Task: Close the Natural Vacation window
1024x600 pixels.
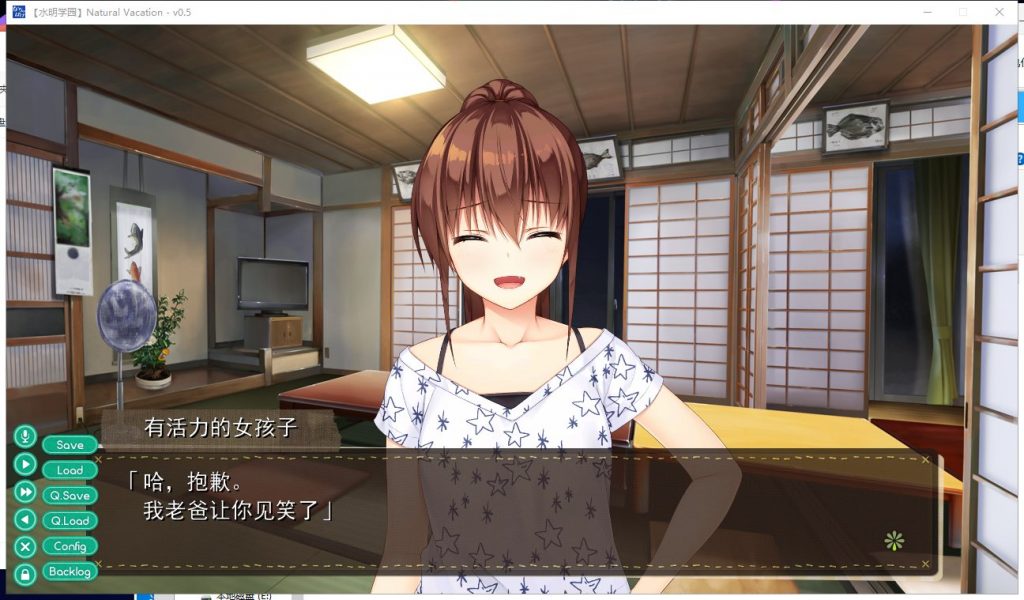Action: tap(998, 12)
